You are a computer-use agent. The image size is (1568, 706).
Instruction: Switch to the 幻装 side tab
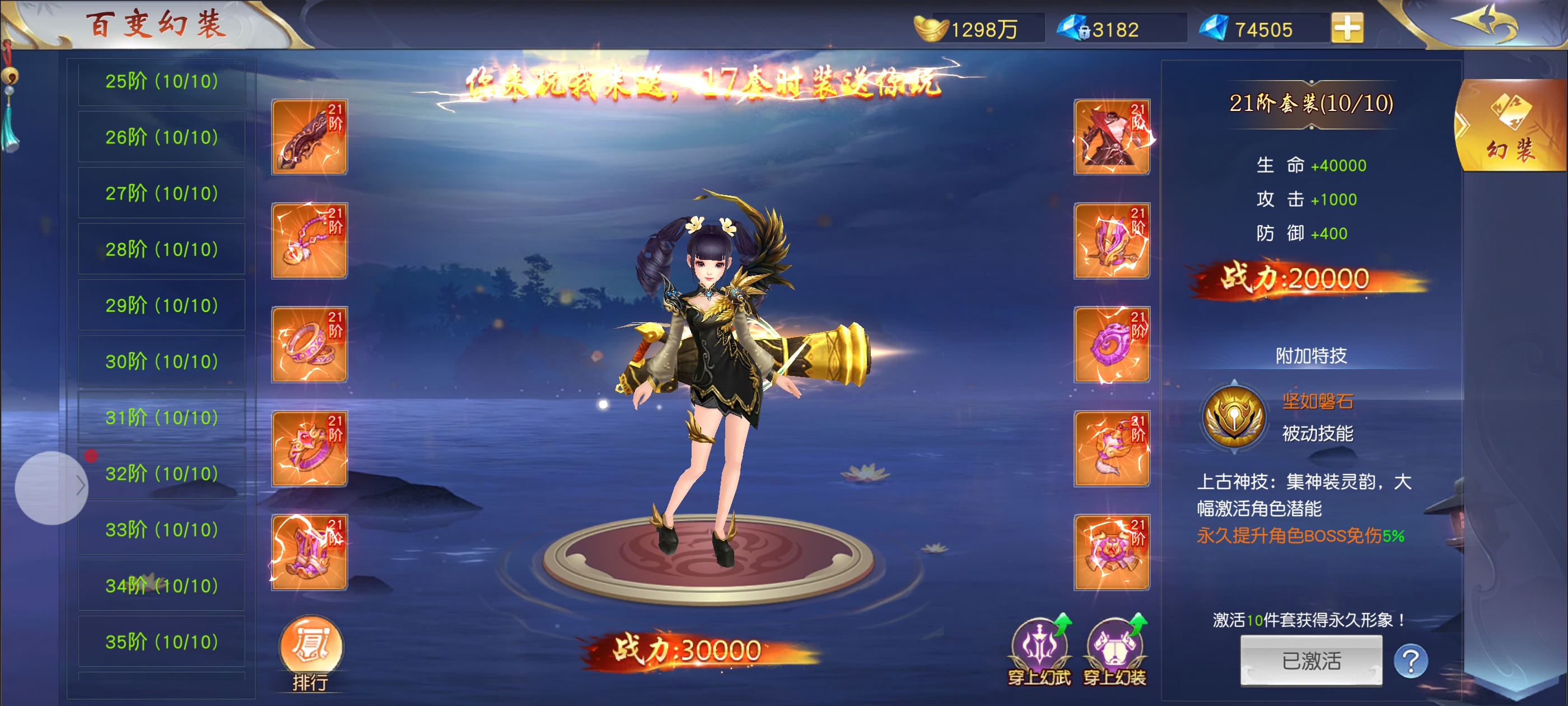coord(1511,126)
